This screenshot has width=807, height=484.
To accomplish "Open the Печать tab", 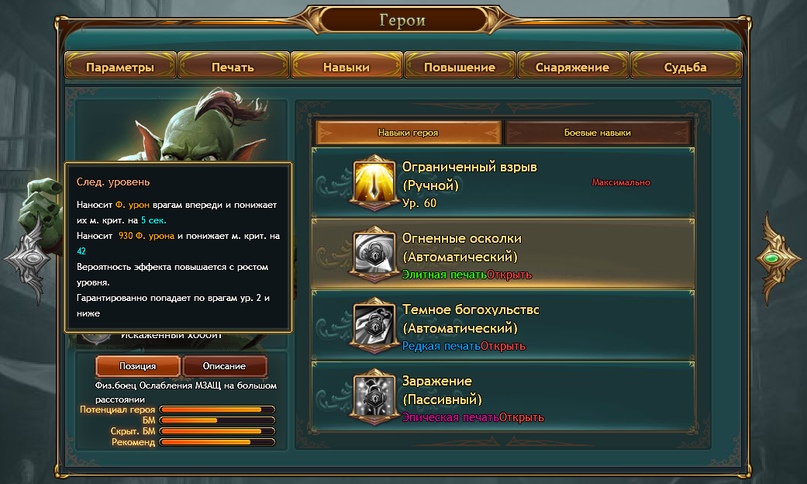I will (x=233, y=67).
